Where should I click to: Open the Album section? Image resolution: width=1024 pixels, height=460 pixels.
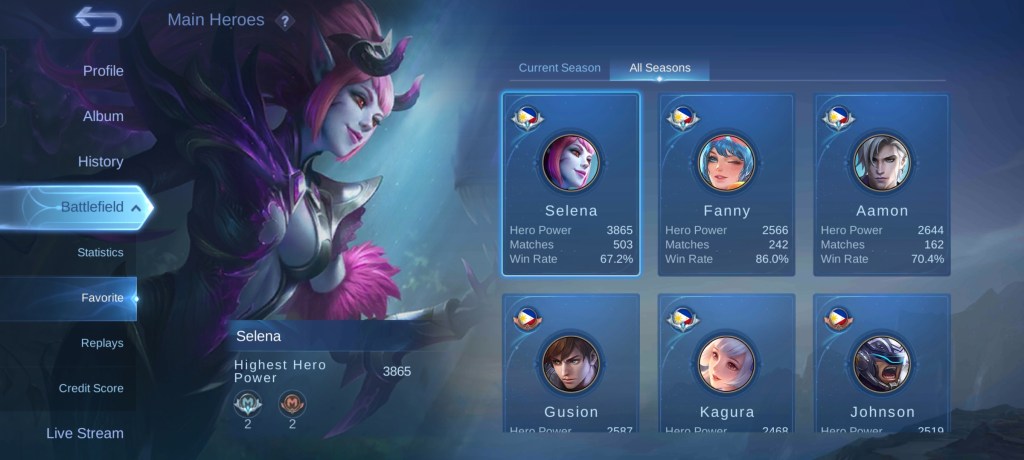[103, 116]
